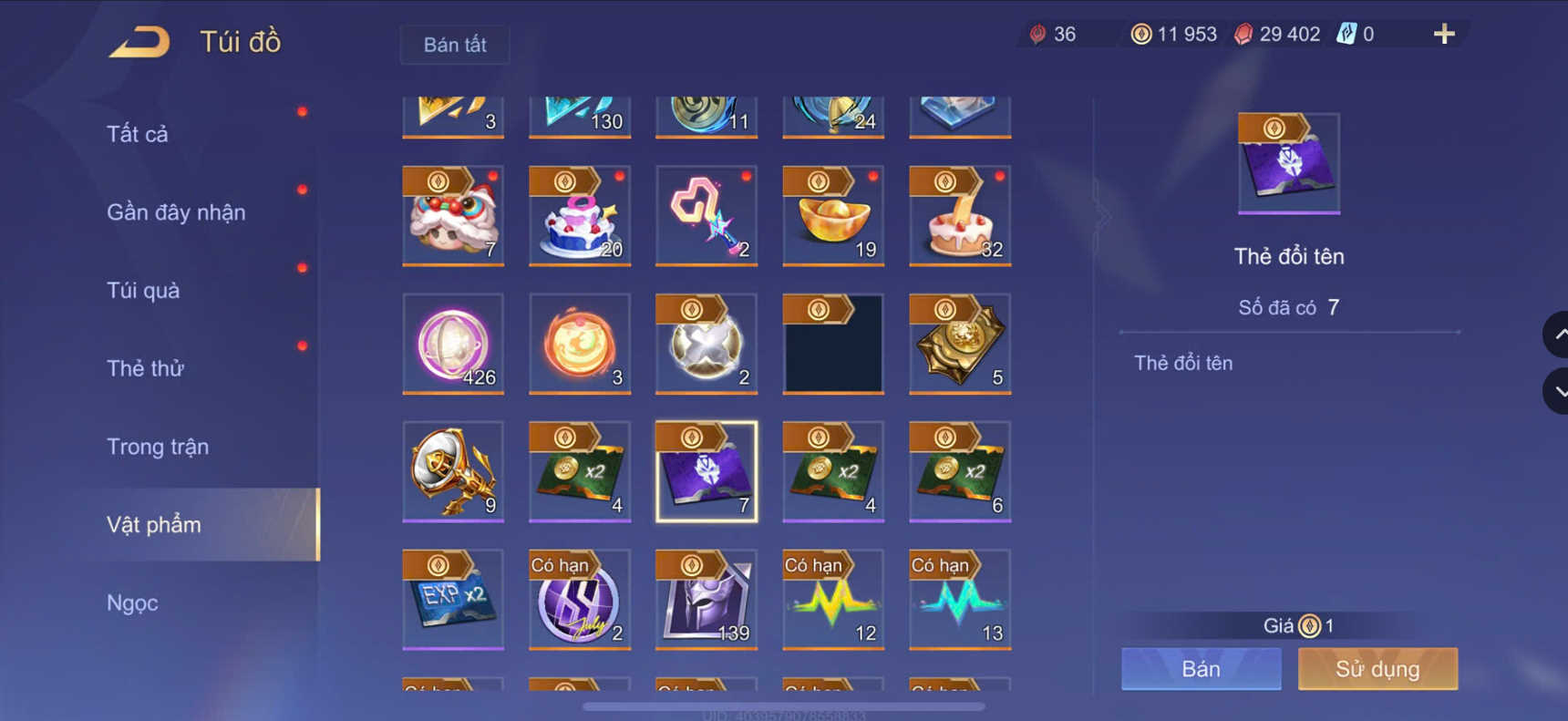Click the Bán tất button
This screenshot has width=1568, height=721.
[454, 44]
